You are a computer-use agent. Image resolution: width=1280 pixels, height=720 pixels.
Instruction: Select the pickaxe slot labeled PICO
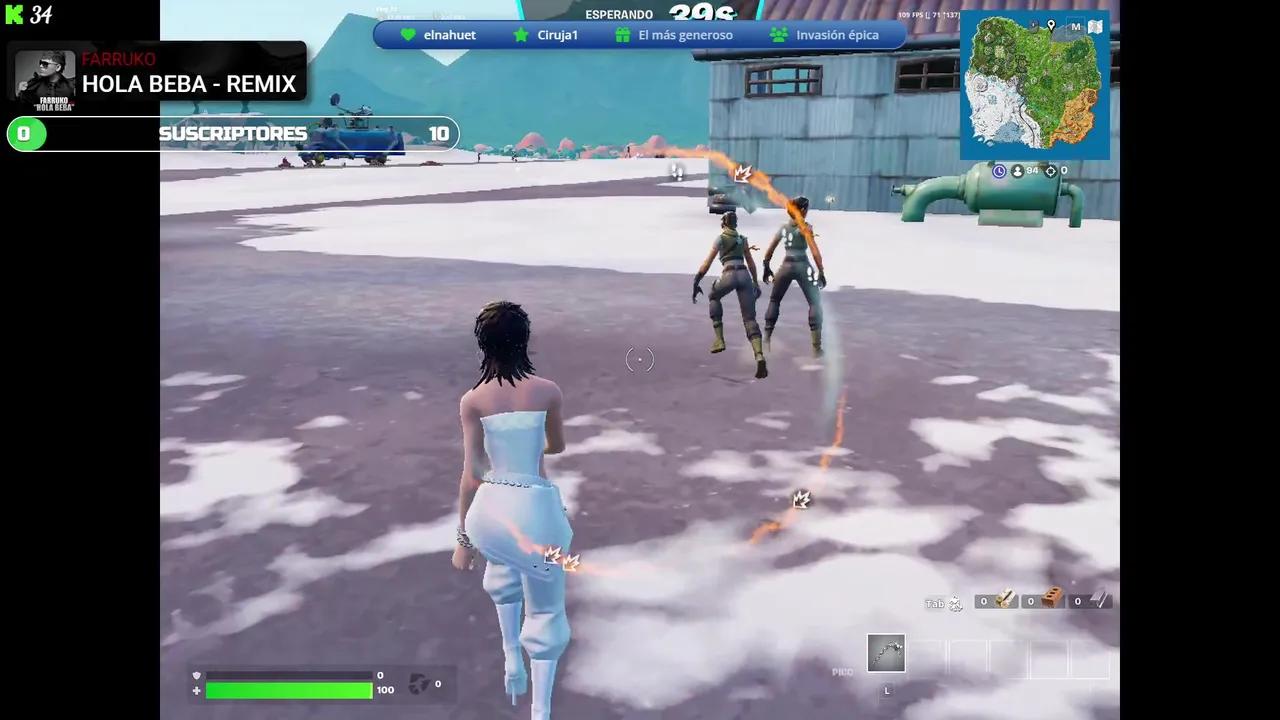click(886, 652)
